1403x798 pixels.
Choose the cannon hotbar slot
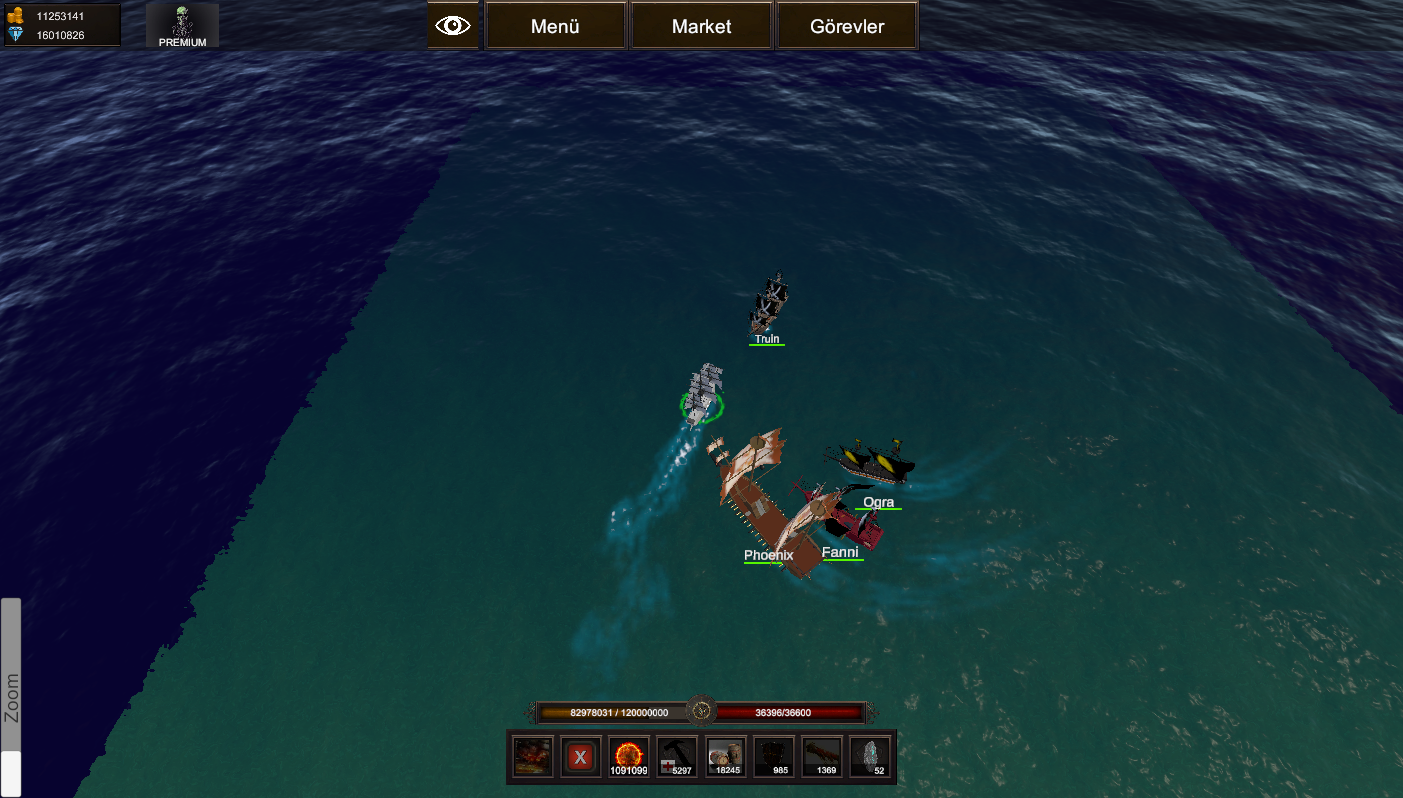click(x=823, y=757)
